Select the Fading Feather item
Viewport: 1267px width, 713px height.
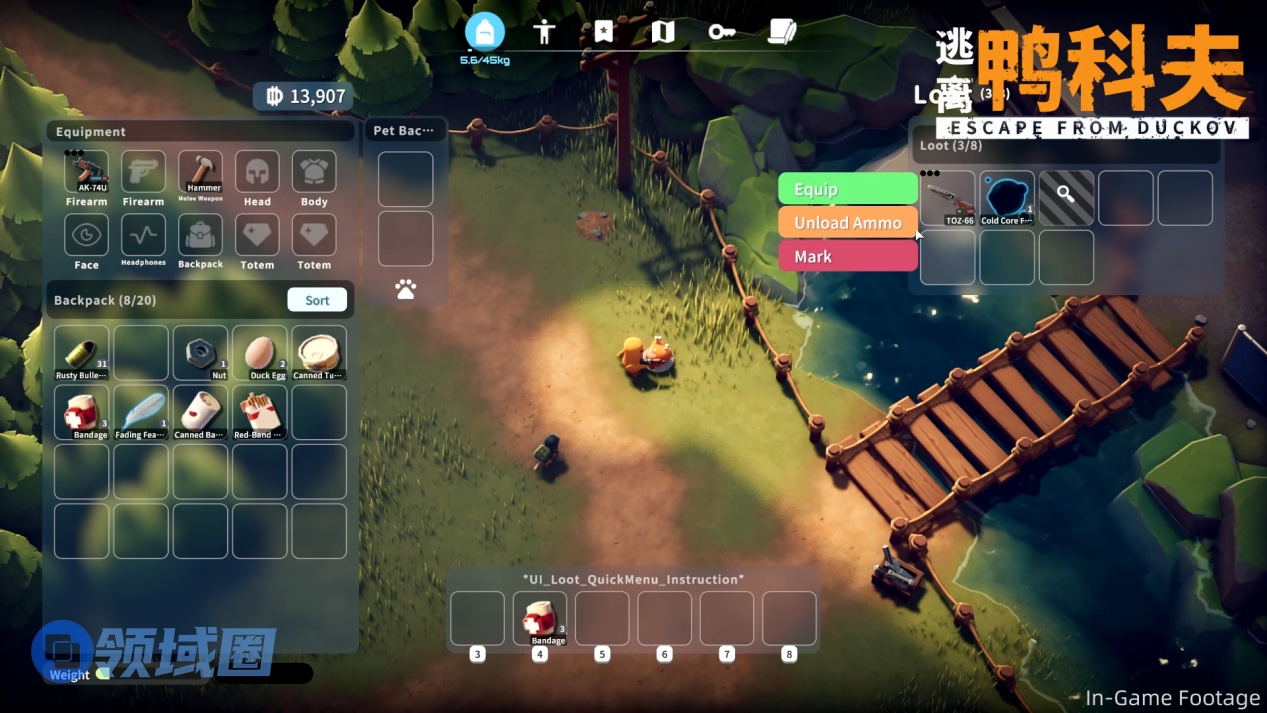pyautogui.click(x=141, y=412)
